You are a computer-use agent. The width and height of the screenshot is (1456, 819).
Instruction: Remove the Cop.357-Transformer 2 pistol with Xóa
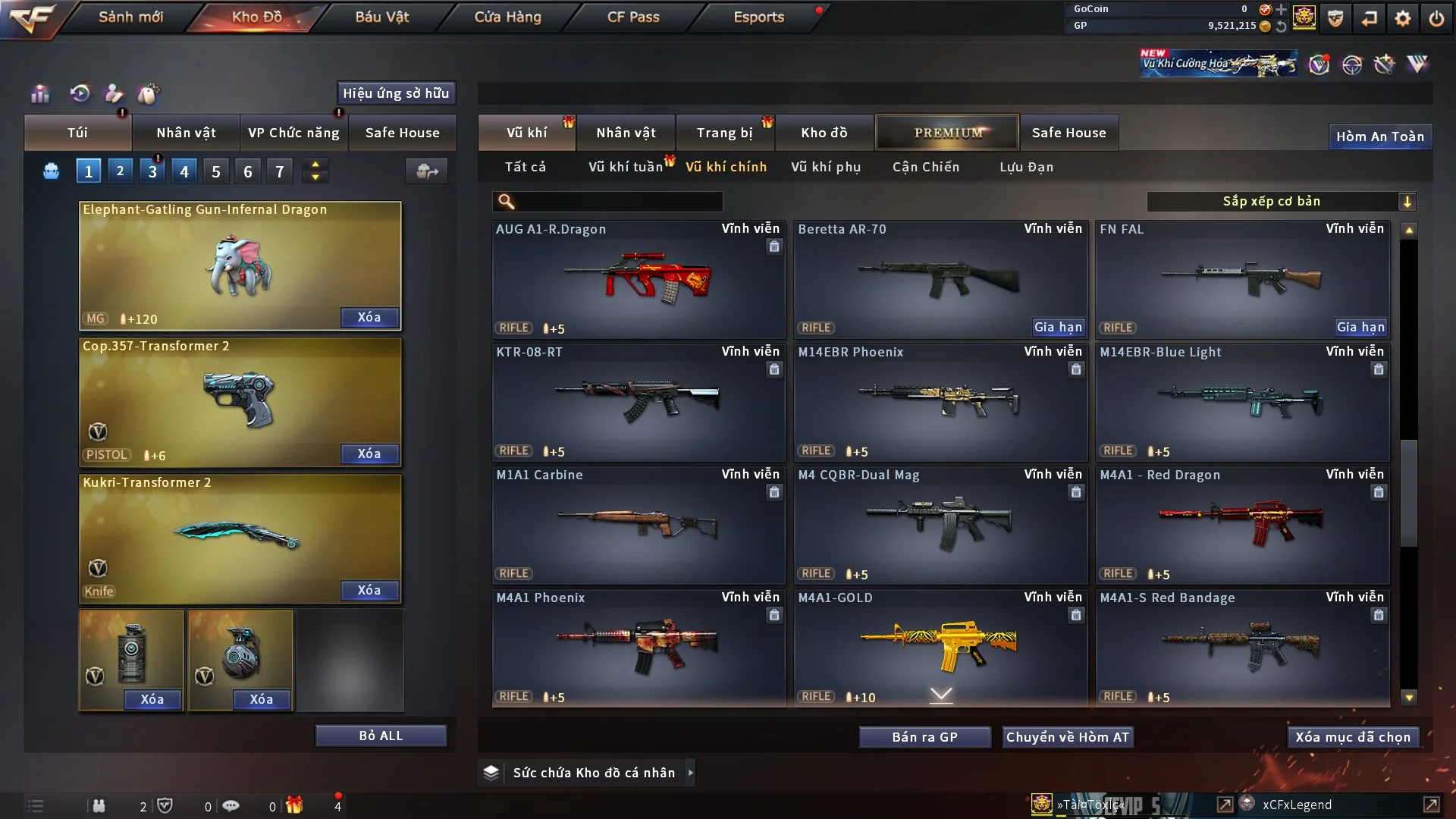coord(369,453)
